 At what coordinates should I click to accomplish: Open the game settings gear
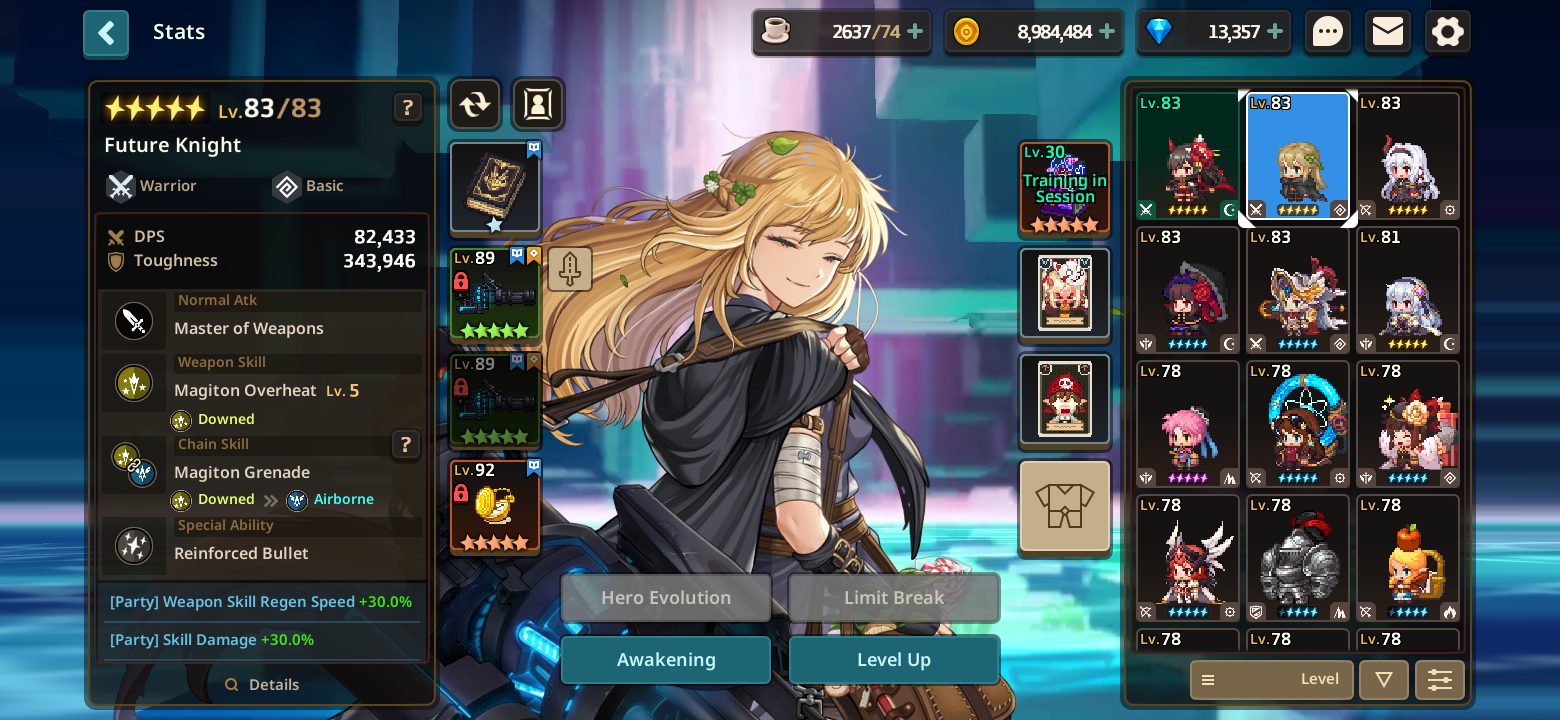point(1447,31)
